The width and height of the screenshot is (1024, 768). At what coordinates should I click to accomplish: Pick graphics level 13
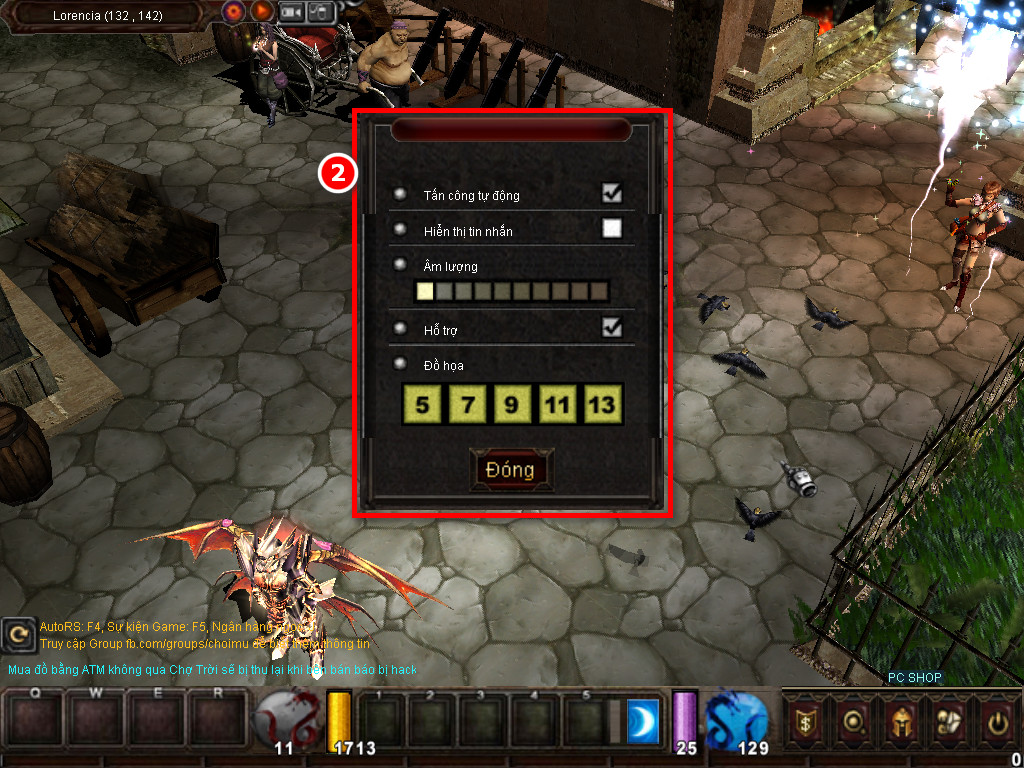coord(603,405)
